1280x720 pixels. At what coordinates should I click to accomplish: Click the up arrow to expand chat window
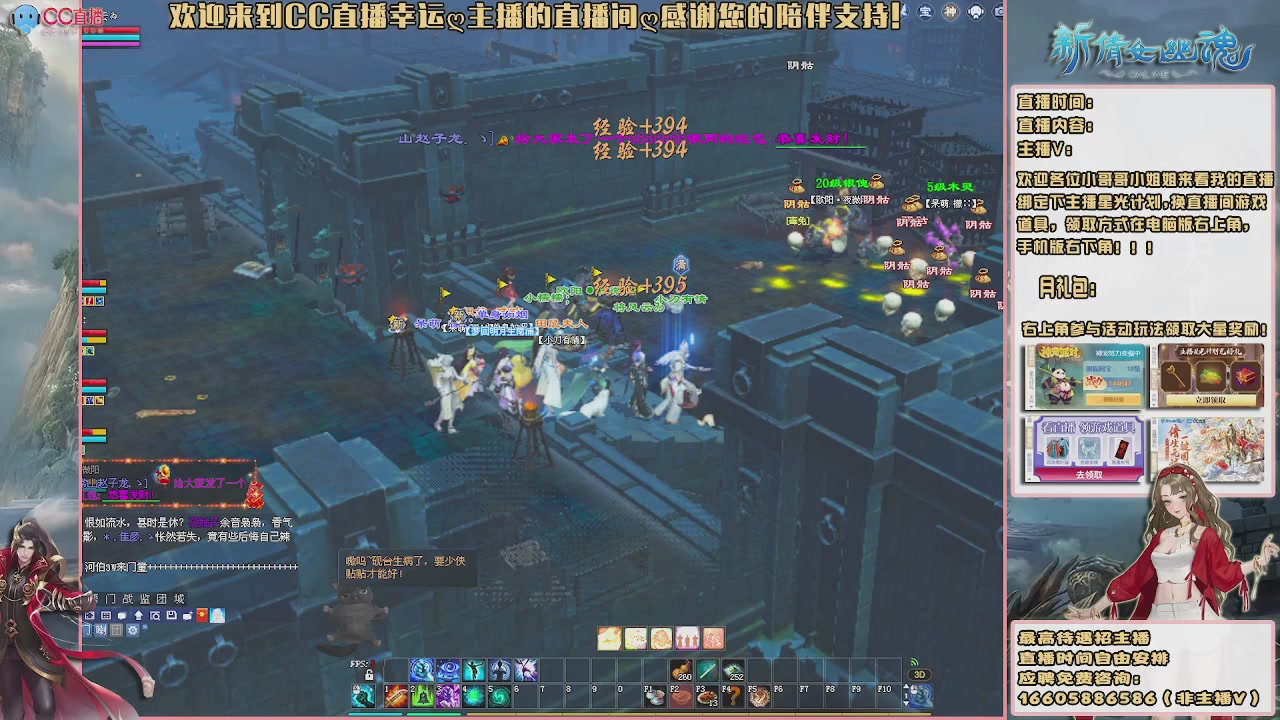coord(138,615)
